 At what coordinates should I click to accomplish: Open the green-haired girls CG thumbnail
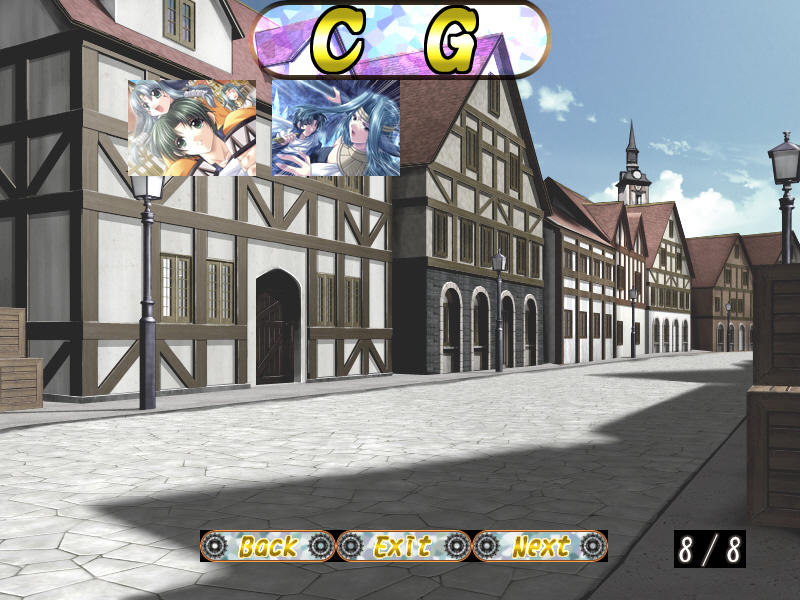coord(192,128)
